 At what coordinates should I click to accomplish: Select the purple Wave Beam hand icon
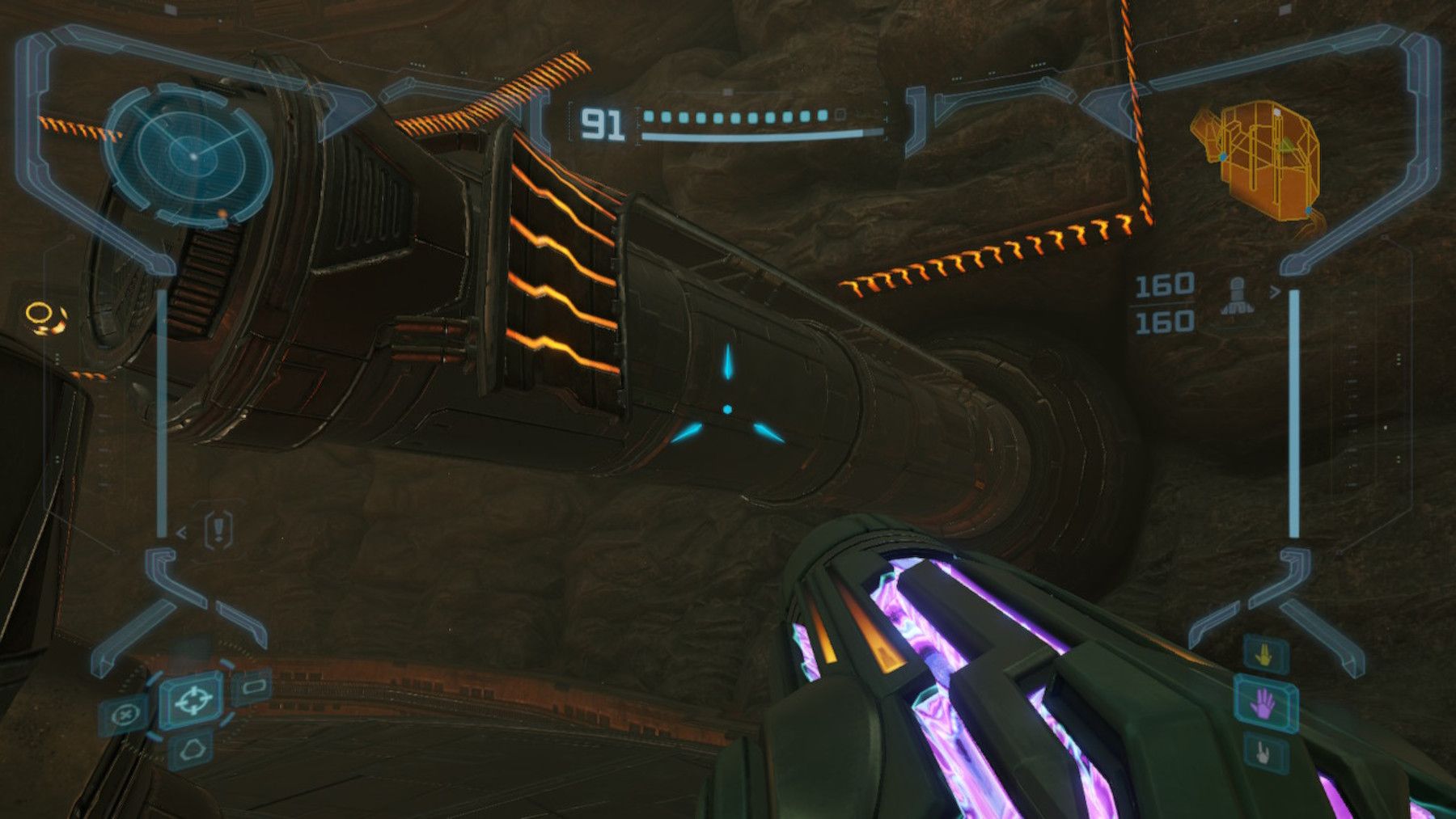[x=1262, y=702]
